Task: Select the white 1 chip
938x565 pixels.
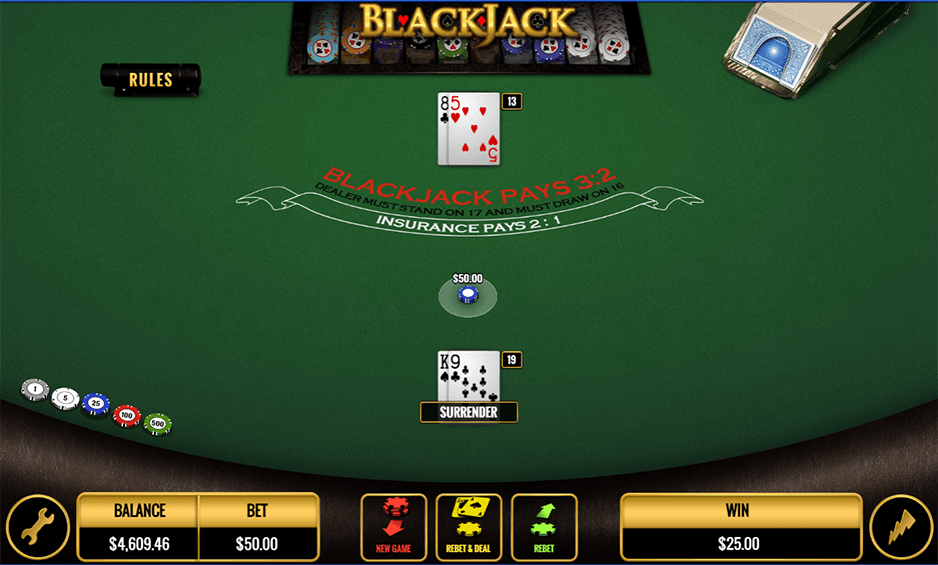Action: [35, 389]
